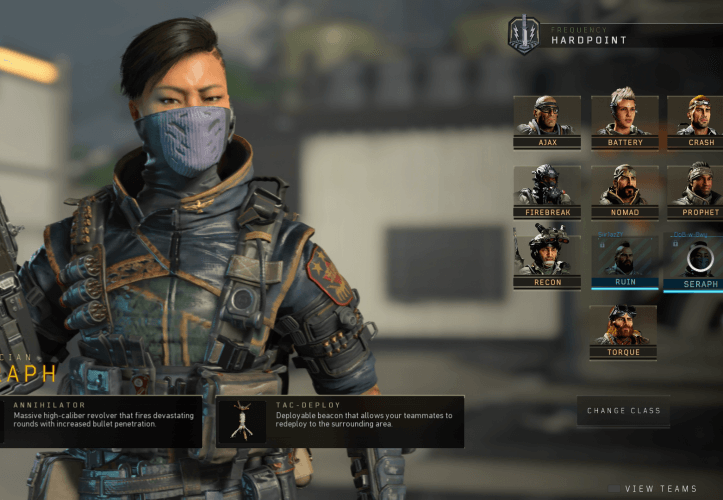The image size is (723, 500).
Task: Select the Prophet specialist
Action: (697, 192)
